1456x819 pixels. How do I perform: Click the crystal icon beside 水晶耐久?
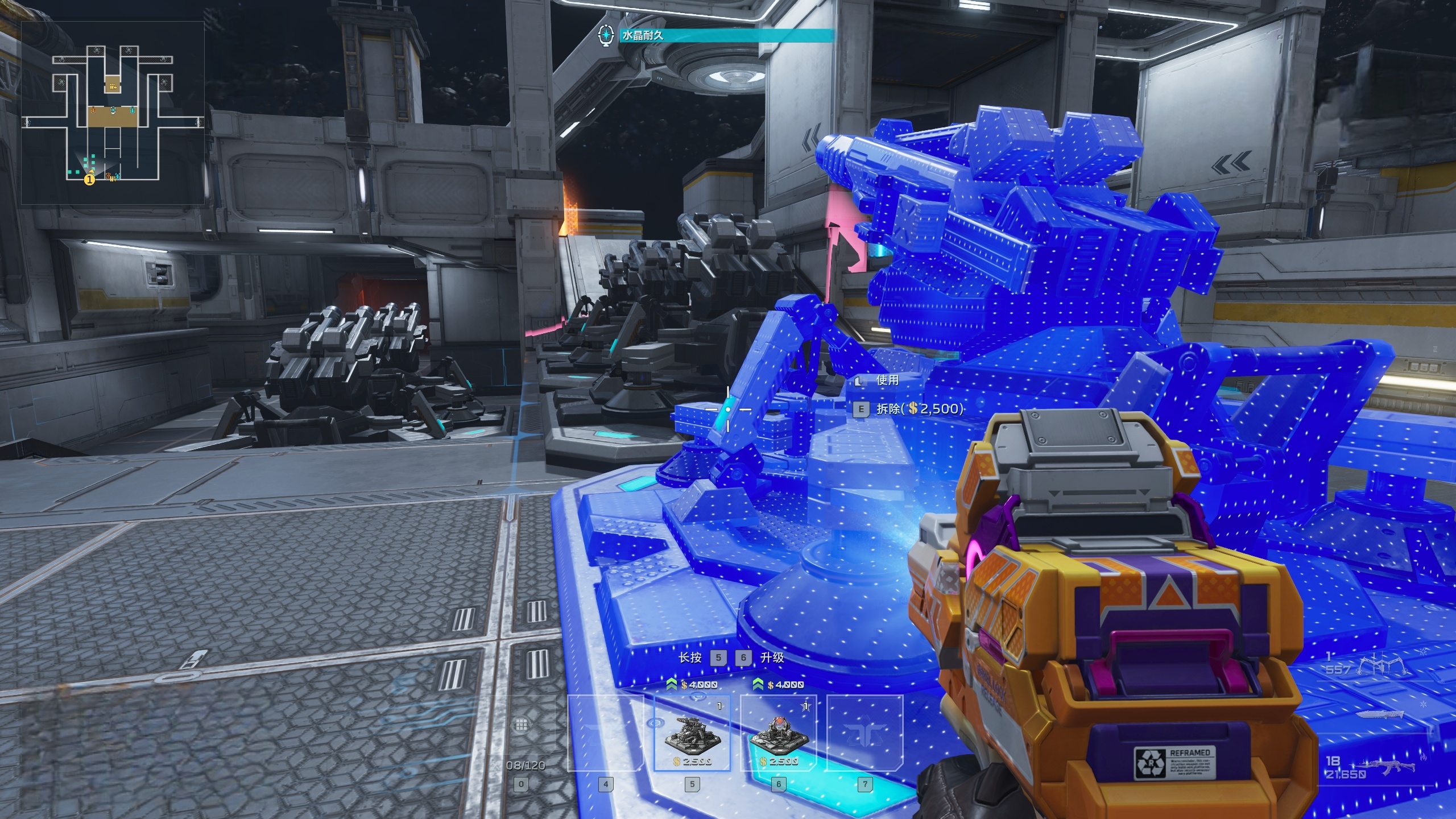tap(607, 35)
